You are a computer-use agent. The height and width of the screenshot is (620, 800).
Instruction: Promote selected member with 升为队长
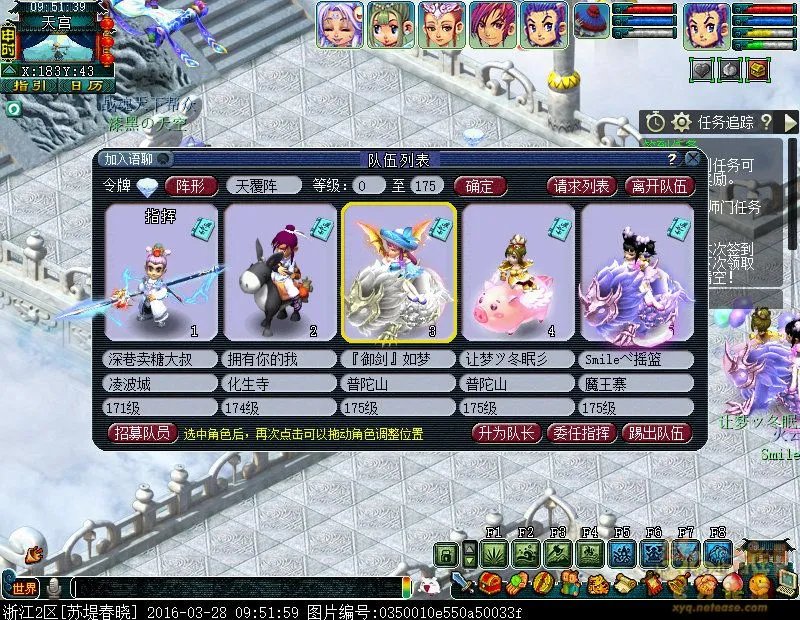(507, 433)
